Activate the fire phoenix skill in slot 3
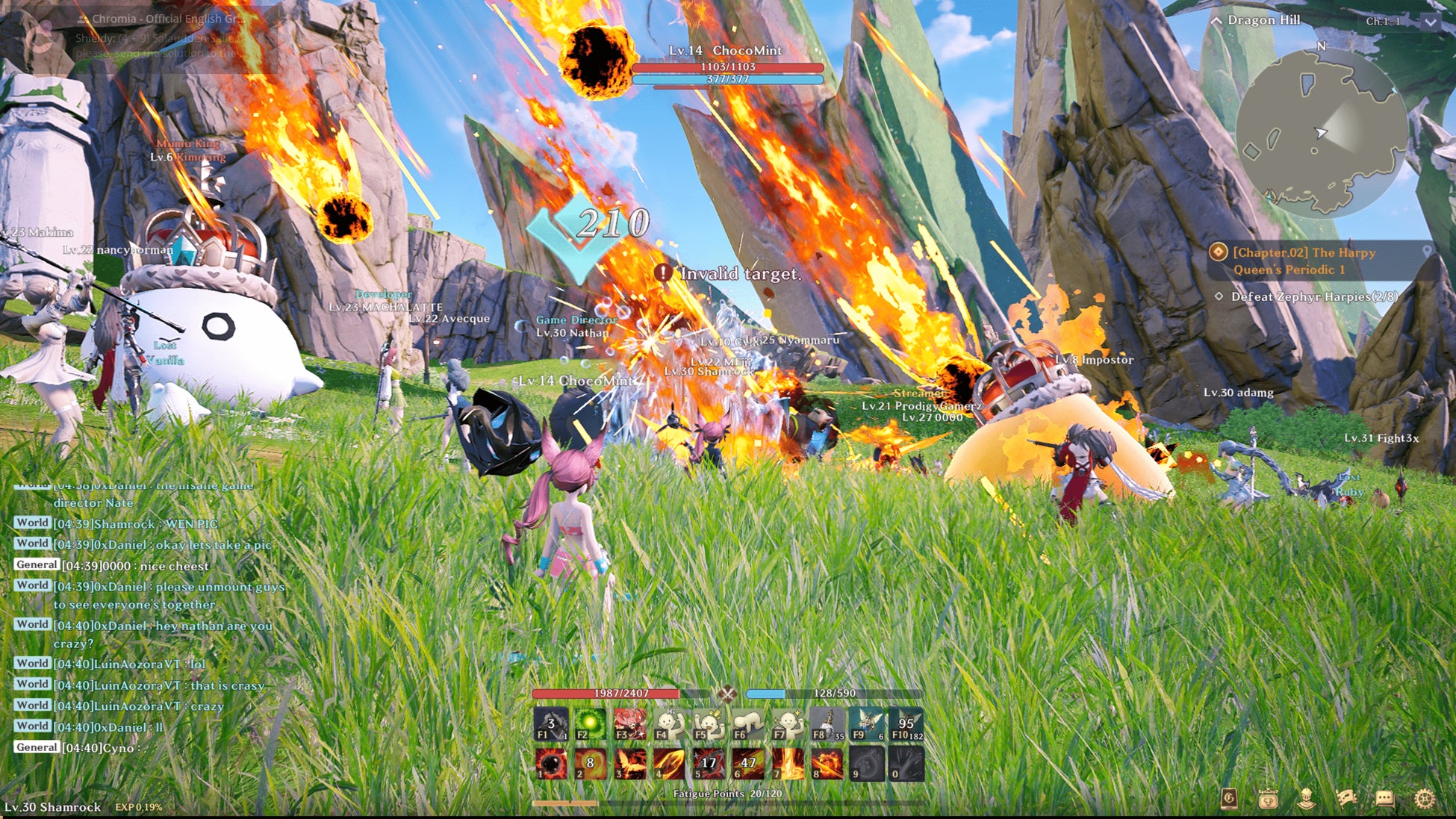The image size is (1456, 819). (x=629, y=764)
